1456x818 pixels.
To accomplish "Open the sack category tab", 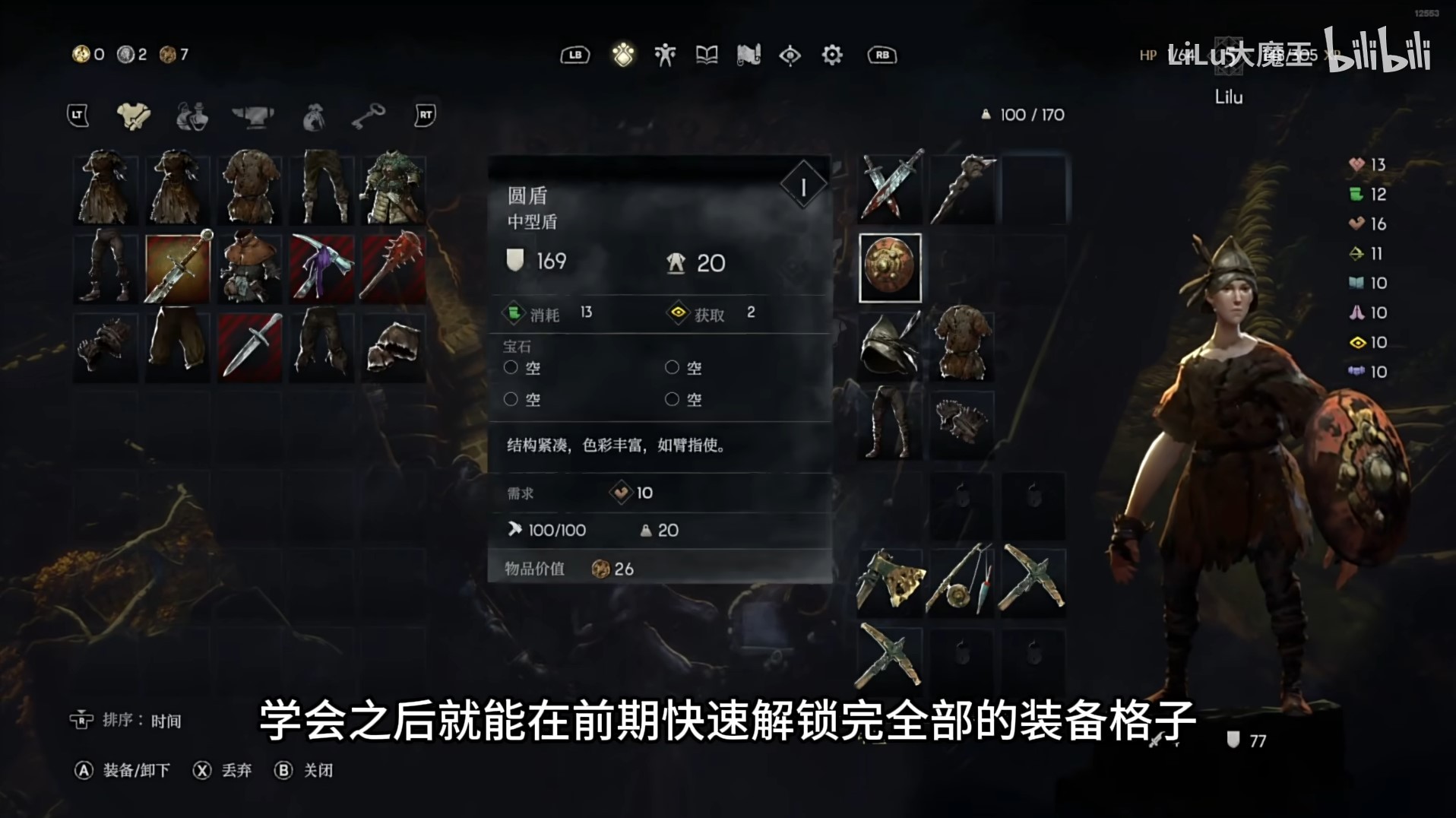I will pos(313,116).
